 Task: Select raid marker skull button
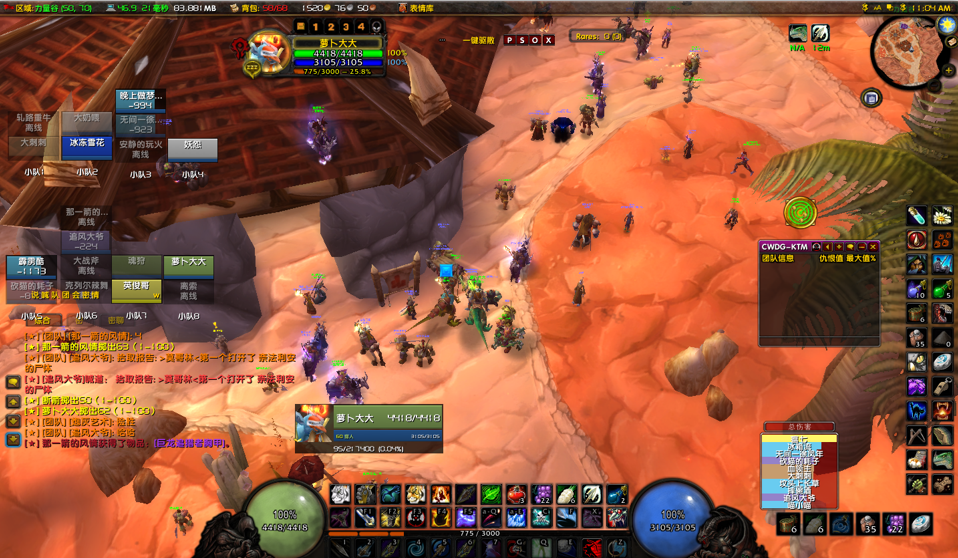point(376,27)
